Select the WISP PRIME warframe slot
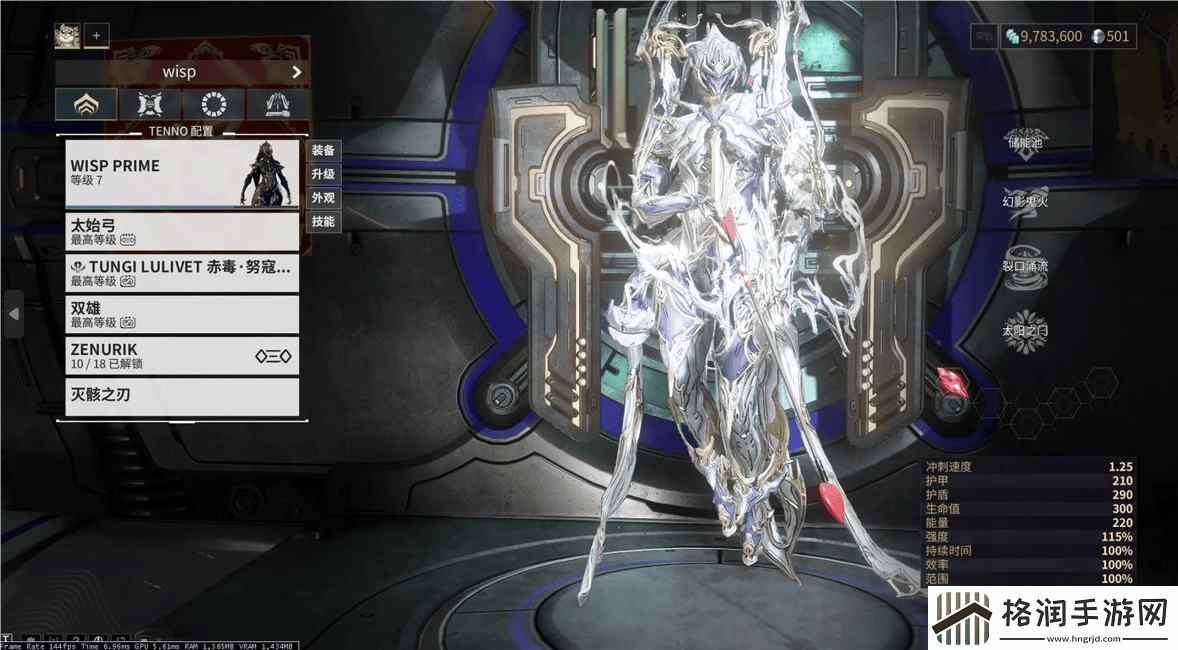The width and height of the screenshot is (1178, 650). pyautogui.click(x=182, y=173)
